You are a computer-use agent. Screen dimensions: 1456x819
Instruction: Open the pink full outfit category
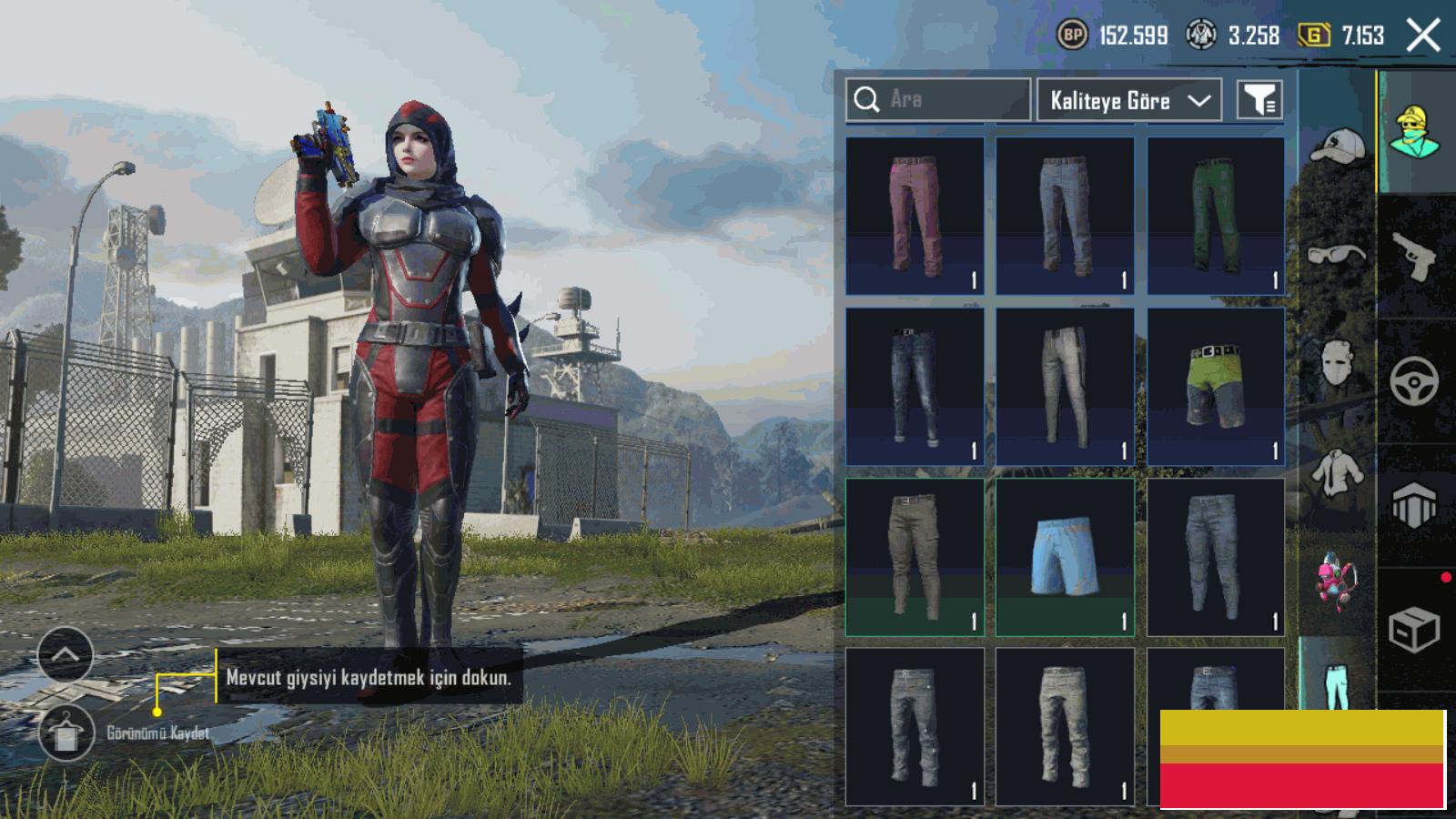coord(1336,582)
